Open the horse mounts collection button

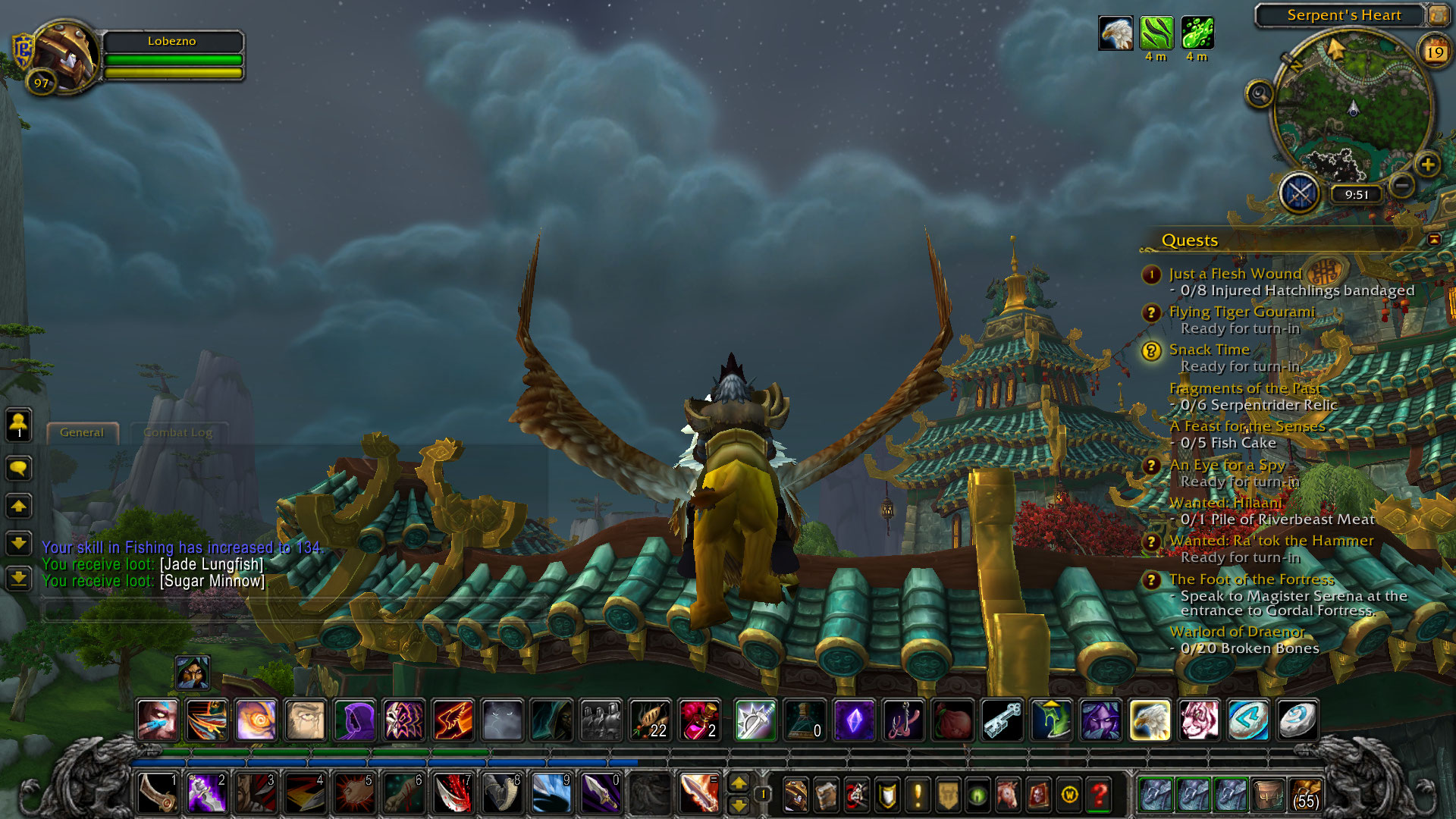(1008, 795)
